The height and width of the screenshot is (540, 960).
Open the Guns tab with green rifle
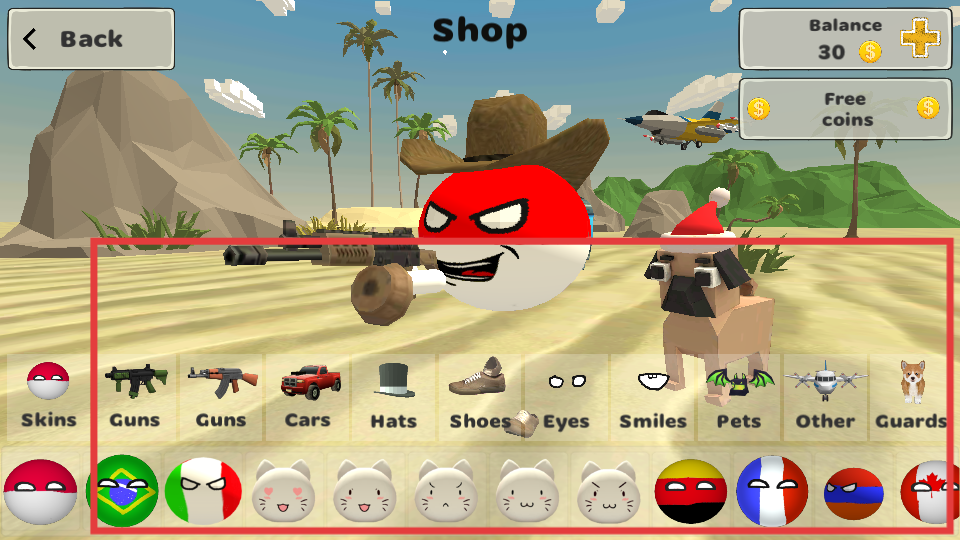coord(134,397)
